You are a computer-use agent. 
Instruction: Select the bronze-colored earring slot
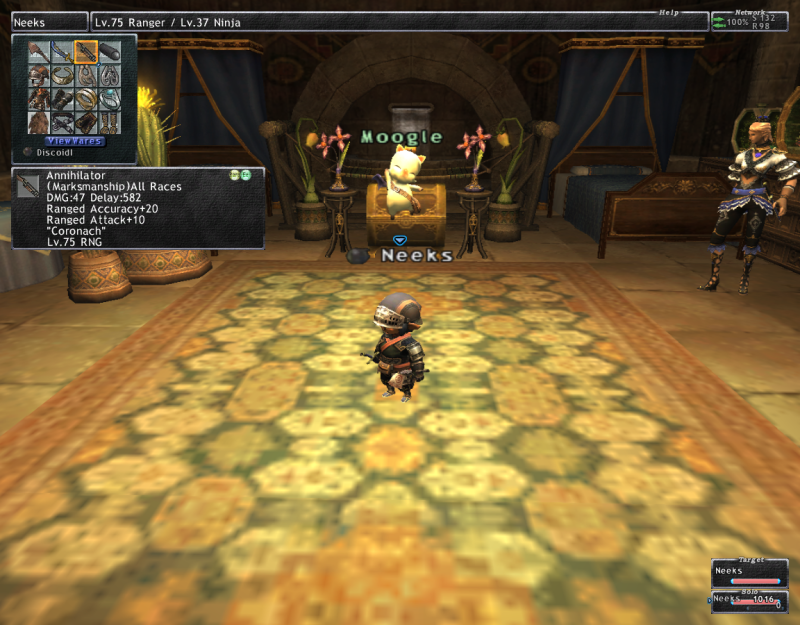click(85, 75)
